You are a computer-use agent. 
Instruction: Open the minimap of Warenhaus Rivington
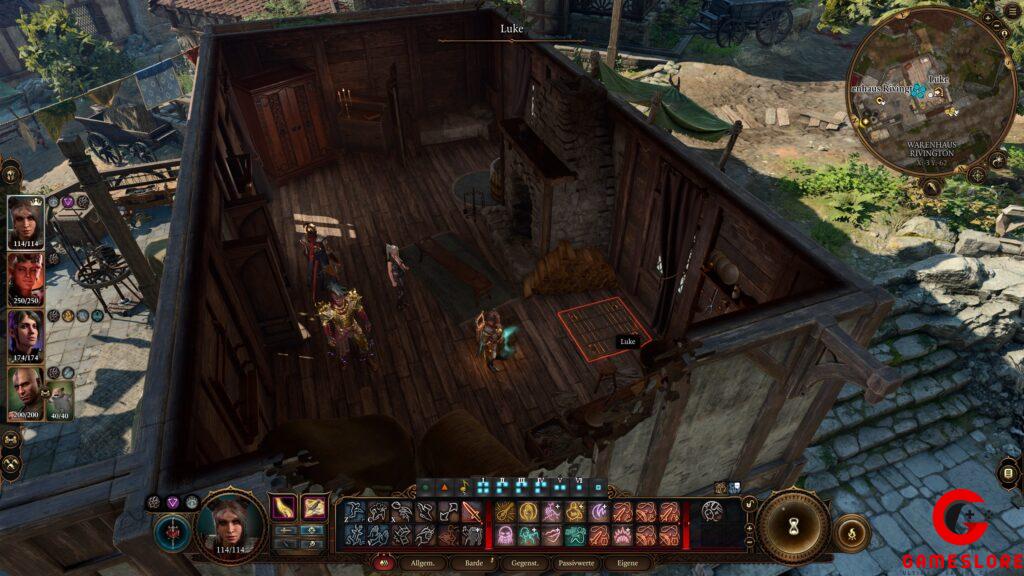[930, 95]
